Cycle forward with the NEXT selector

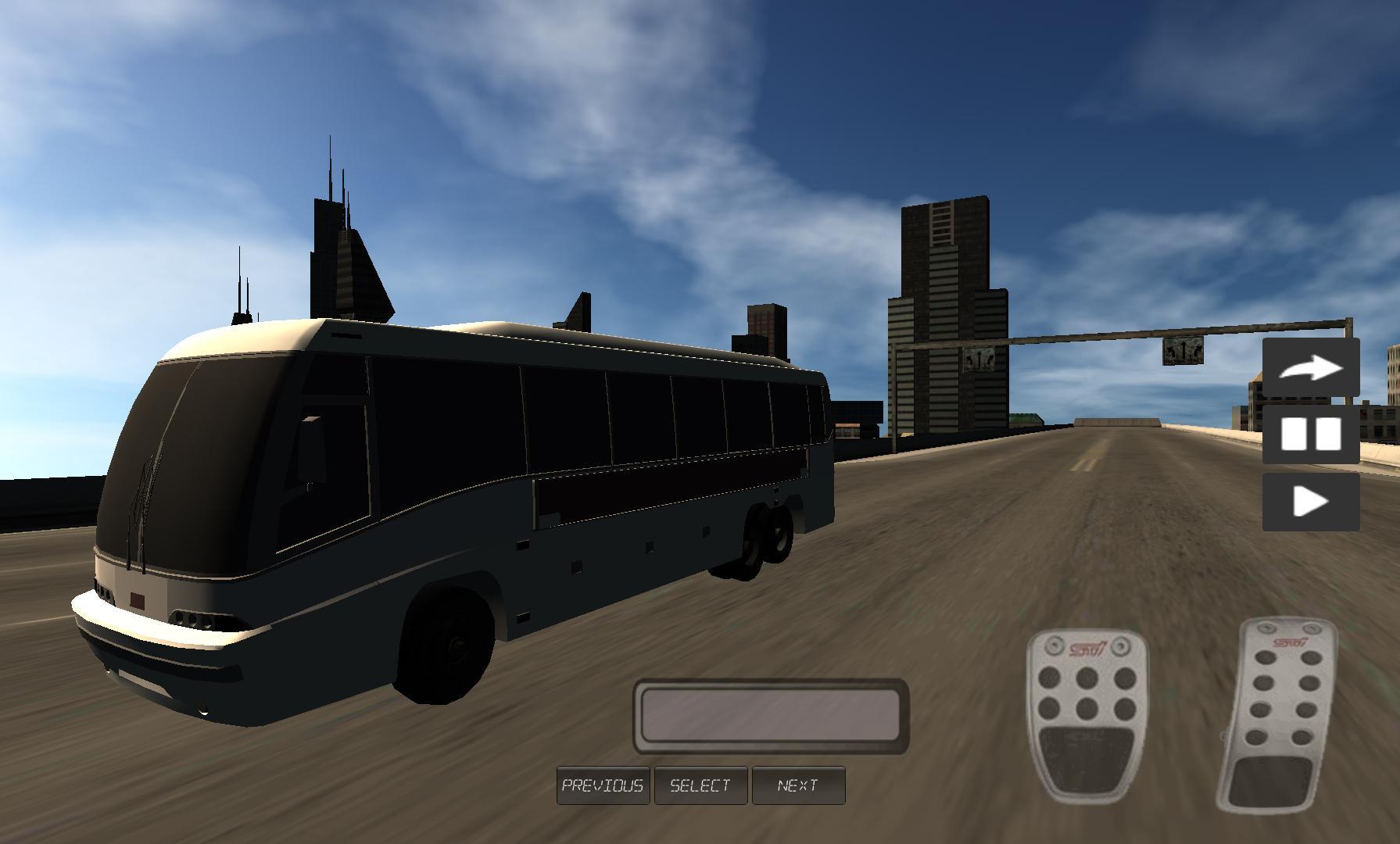[x=799, y=785]
